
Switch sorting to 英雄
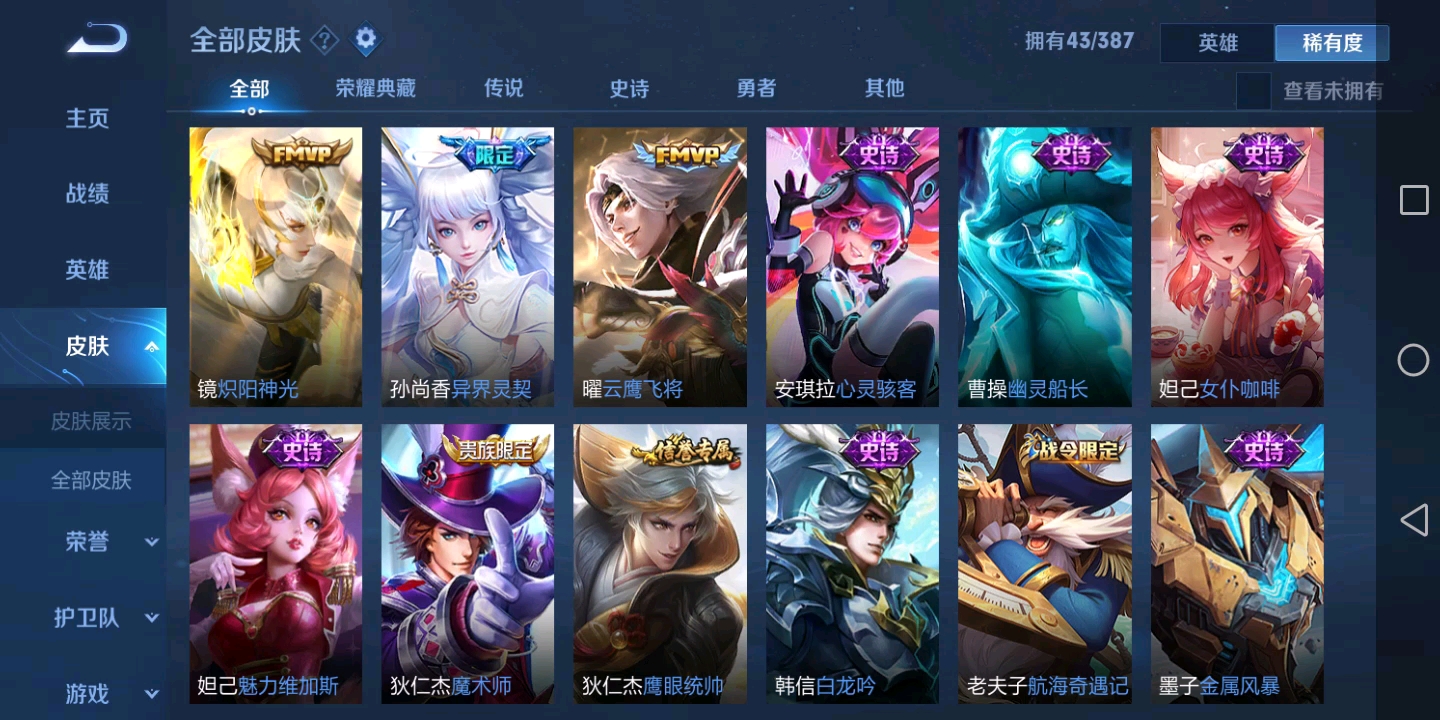tap(1217, 43)
